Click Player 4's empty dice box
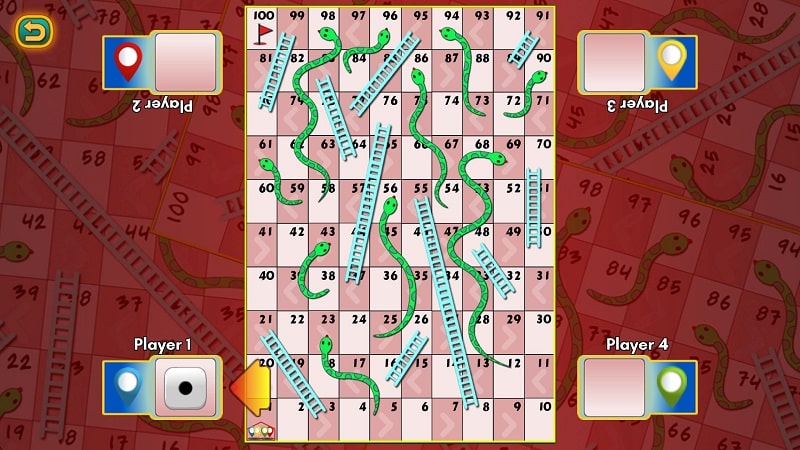Screen dimensions: 800x450 click(614, 387)
